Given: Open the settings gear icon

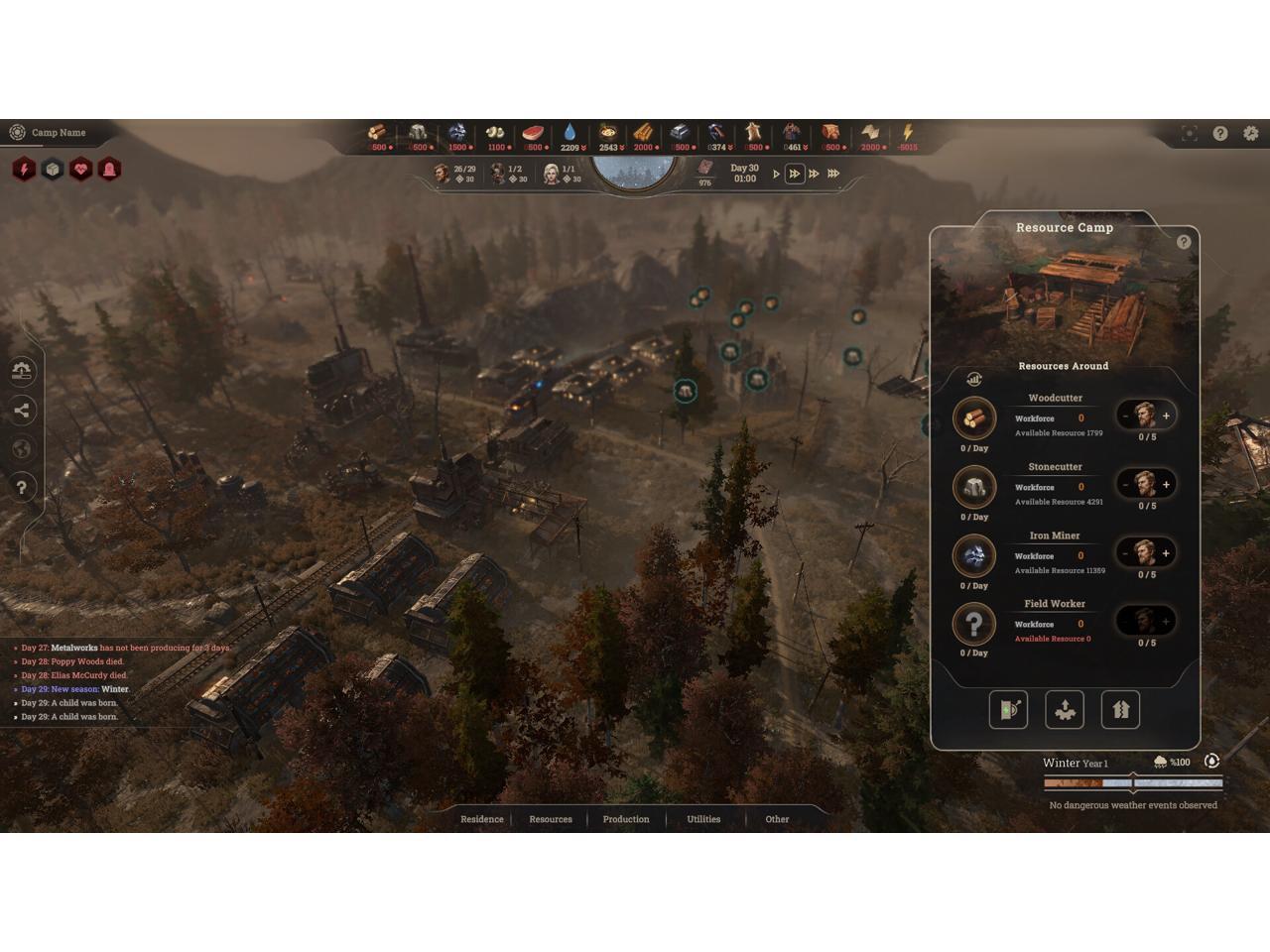Looking at the screenshot, I should click(x=1251, y=133).
